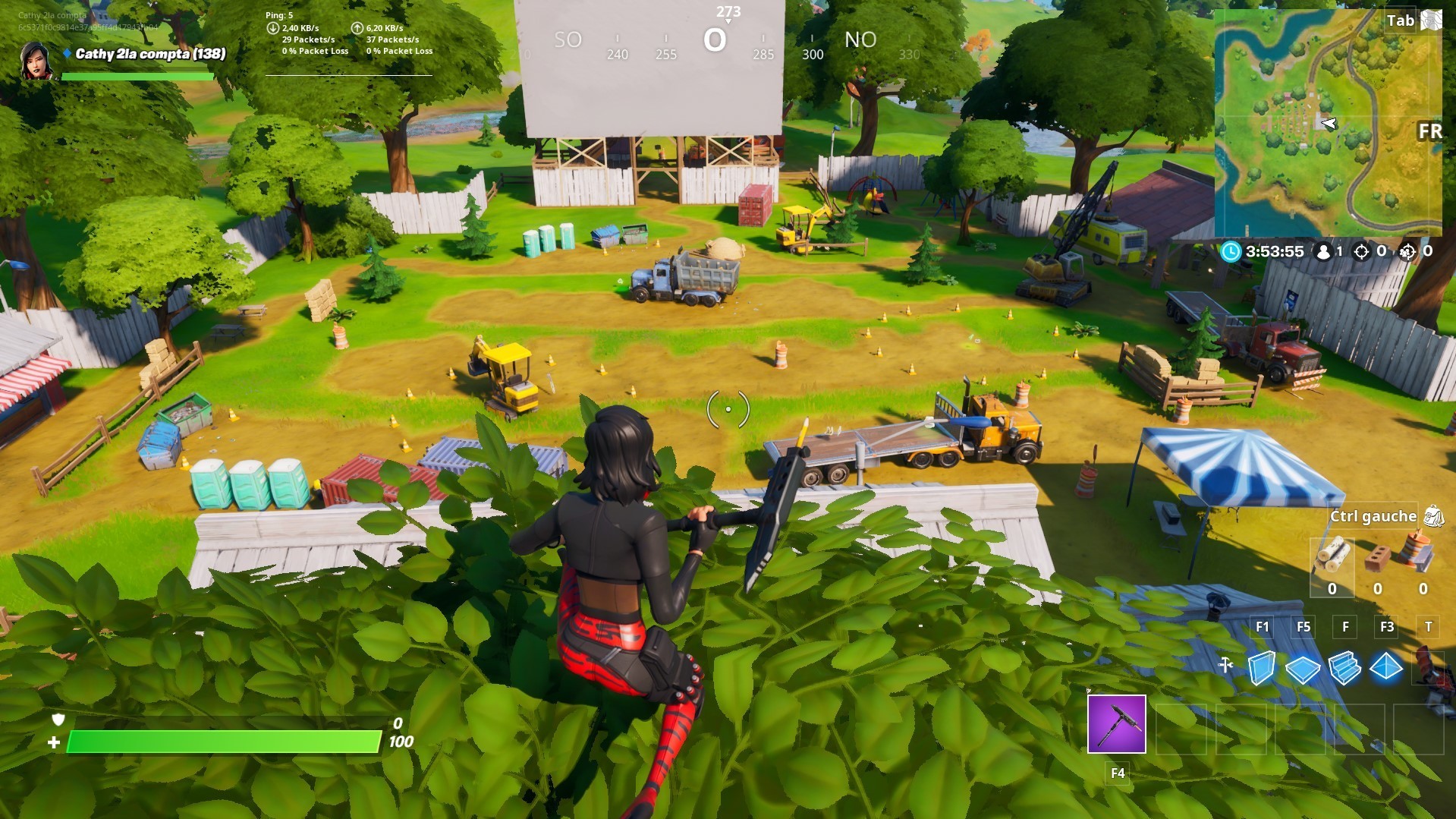
Task: Click the empty weapon slot beside F4
Action: click(1181, 729)
